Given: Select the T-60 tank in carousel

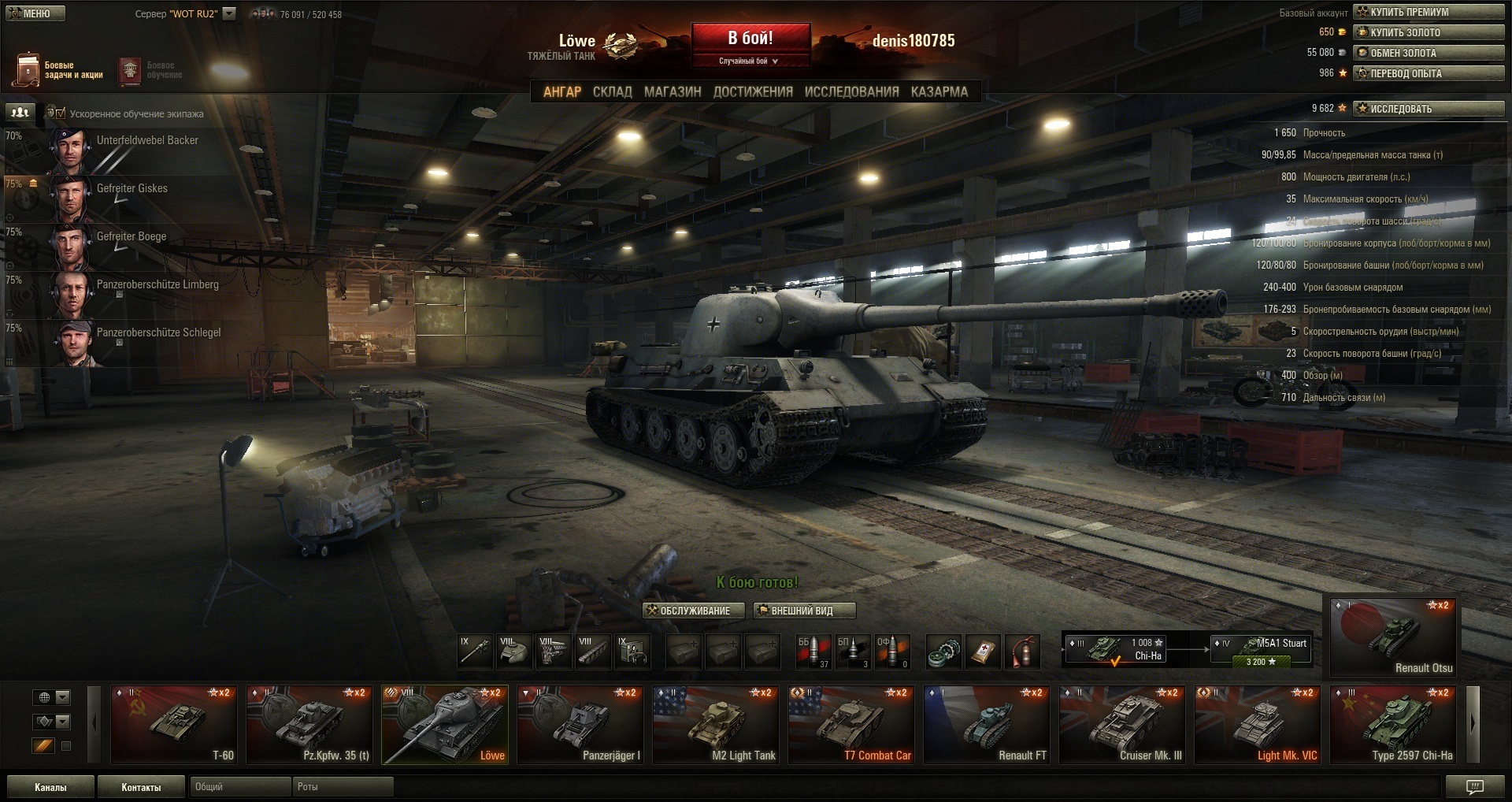Looking at the screenshot, I should click(x=174, y=725).
